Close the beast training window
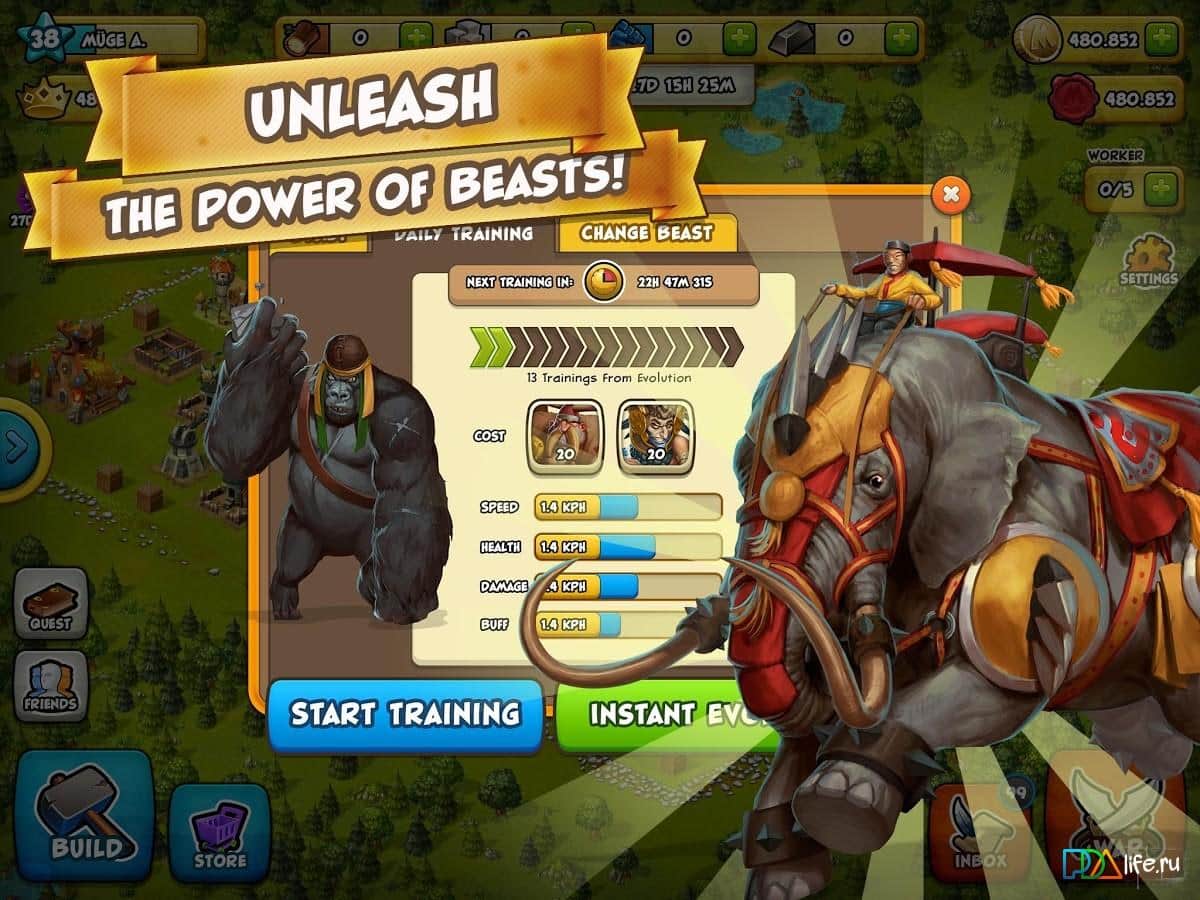1200x900 pixels. (951, 194)
